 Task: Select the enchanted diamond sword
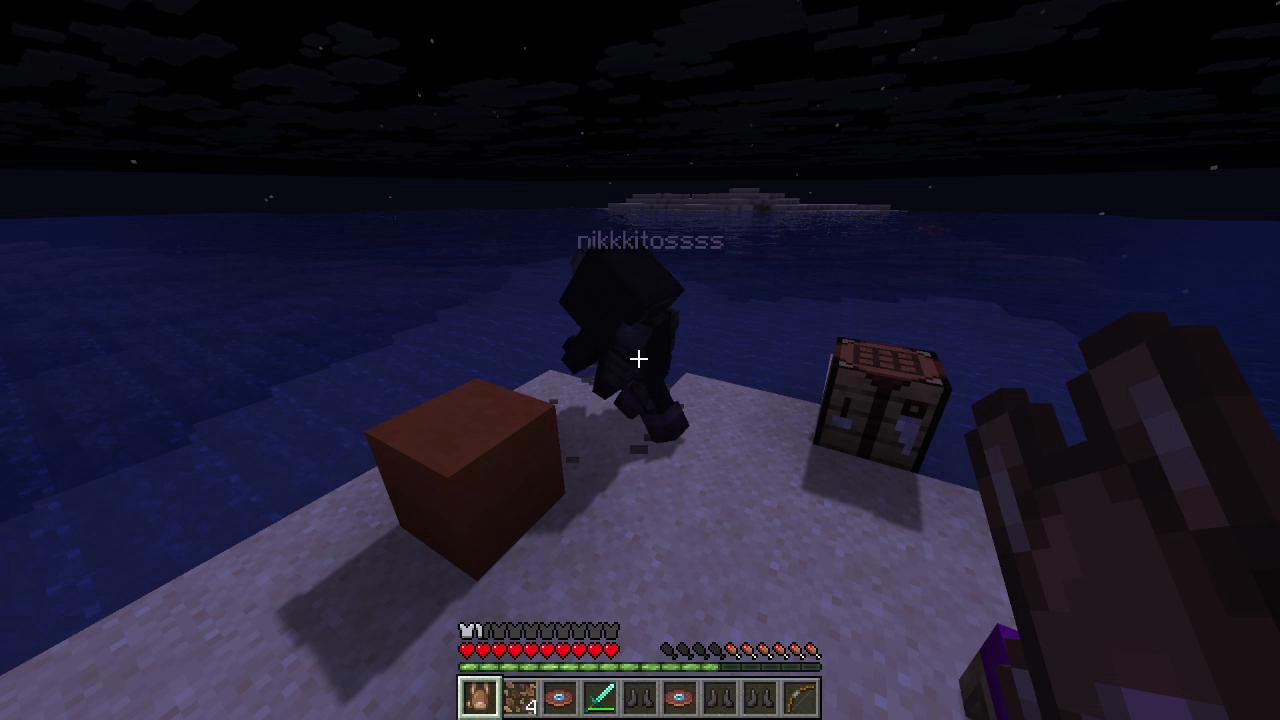tap(598, 697)
